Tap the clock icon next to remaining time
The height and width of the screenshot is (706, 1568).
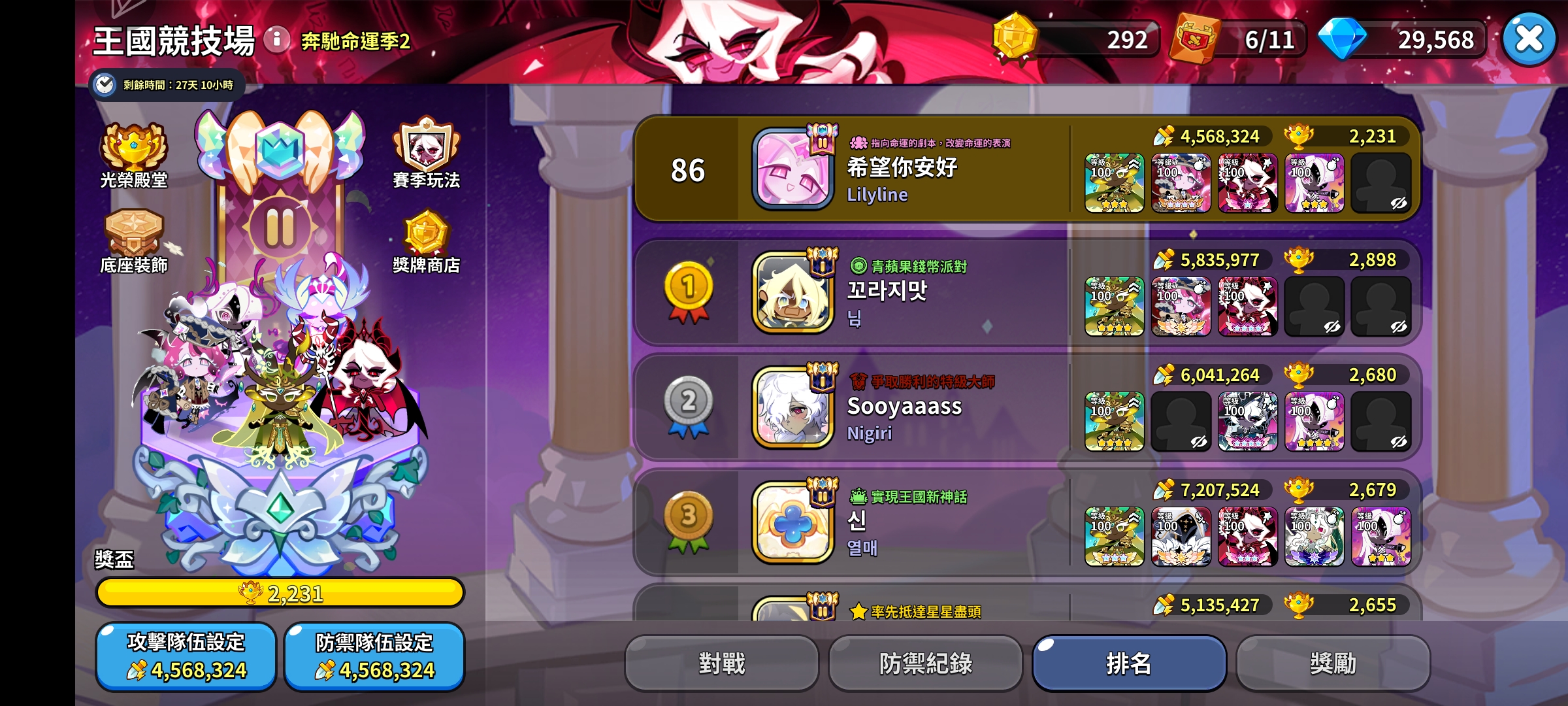tap(105, 85)
